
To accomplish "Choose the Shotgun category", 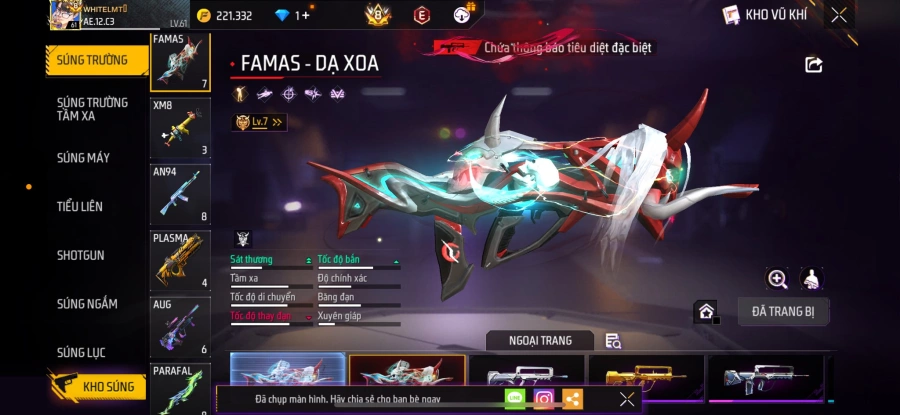I will click(81, 255).
